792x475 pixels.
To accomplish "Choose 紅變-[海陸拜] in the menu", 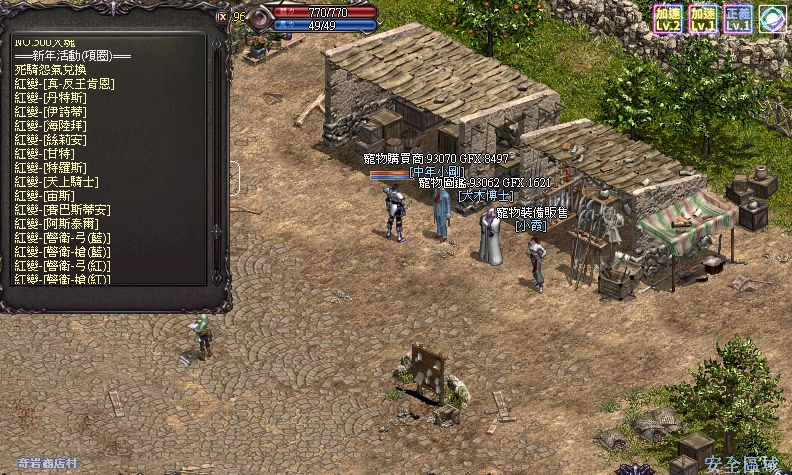I will click(51, 126).
